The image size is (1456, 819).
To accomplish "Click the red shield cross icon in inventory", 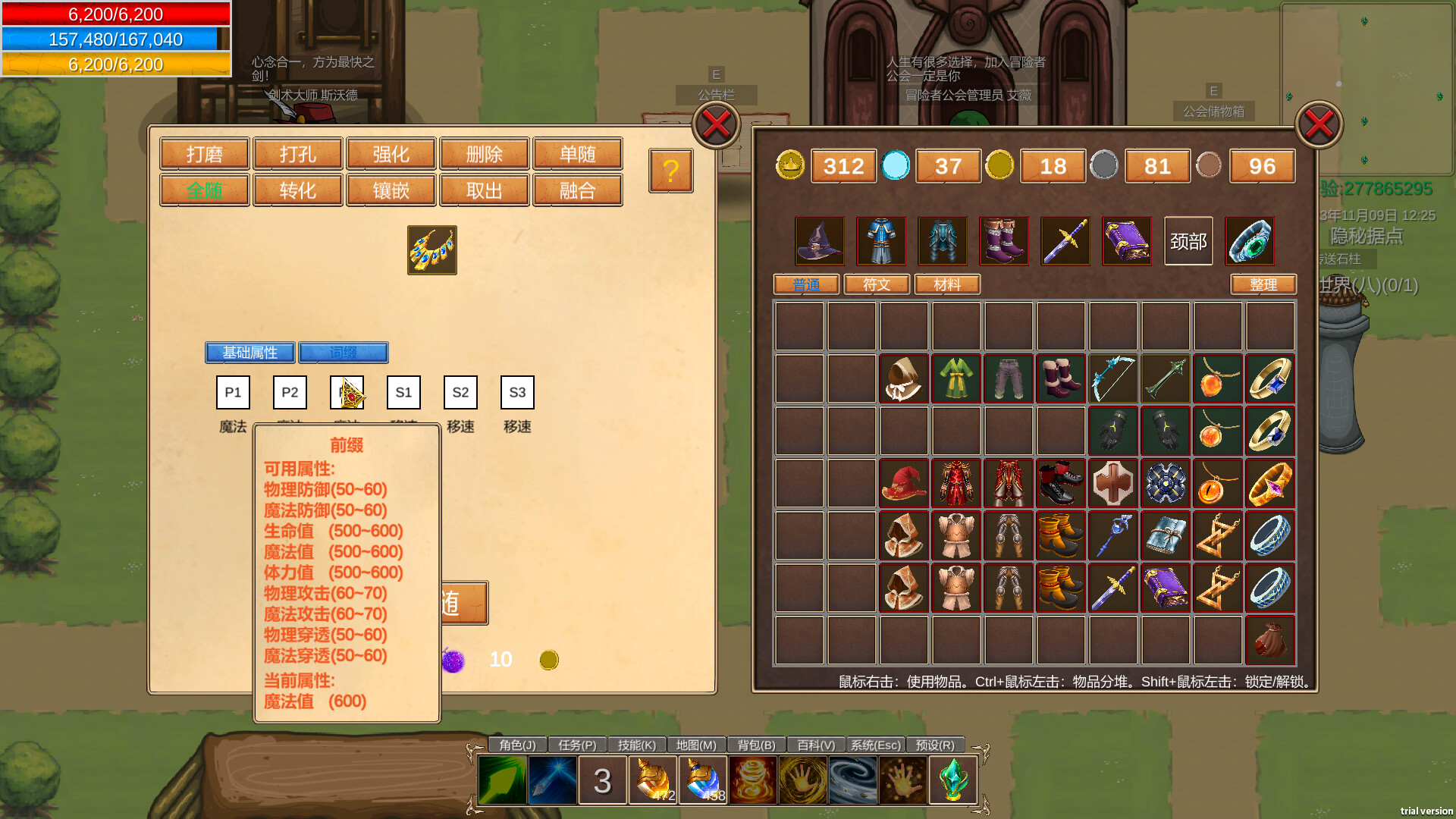I will (1112, 483).
